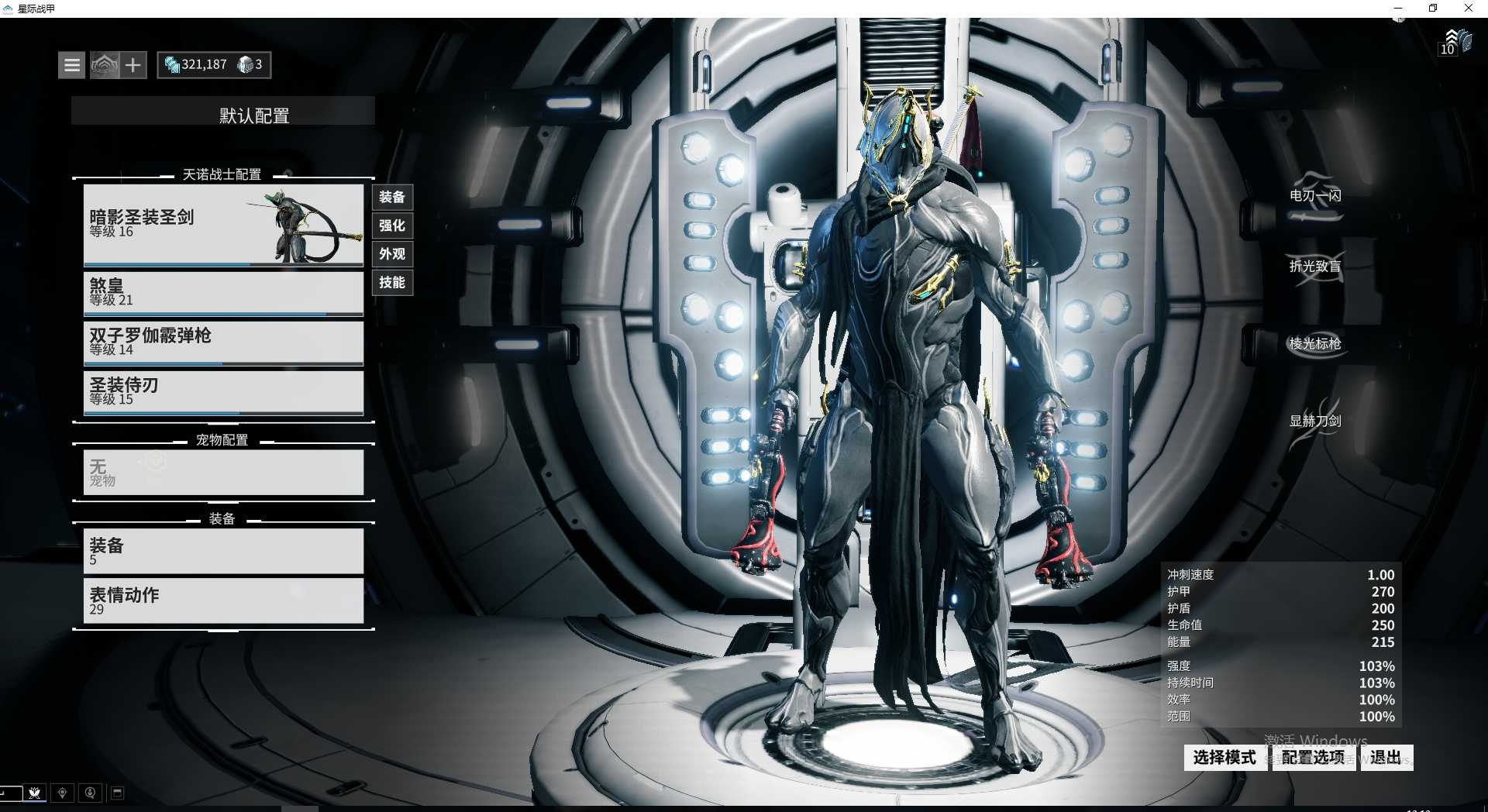Select the 煞皇 weapon slot
The height and width of the screenshot is (812, 1488).
point(222,292)
